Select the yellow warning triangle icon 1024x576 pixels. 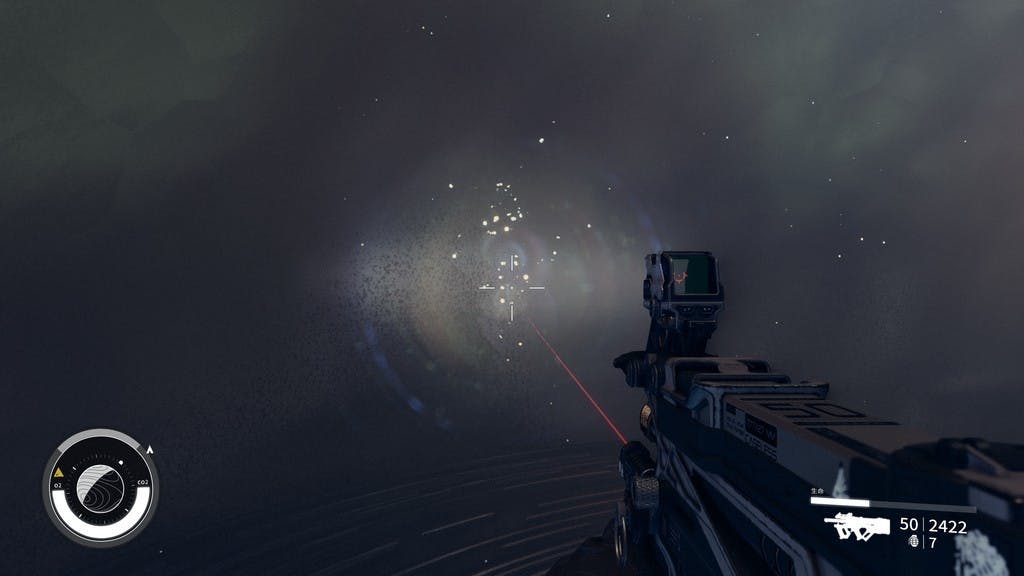tap(59, 471)
